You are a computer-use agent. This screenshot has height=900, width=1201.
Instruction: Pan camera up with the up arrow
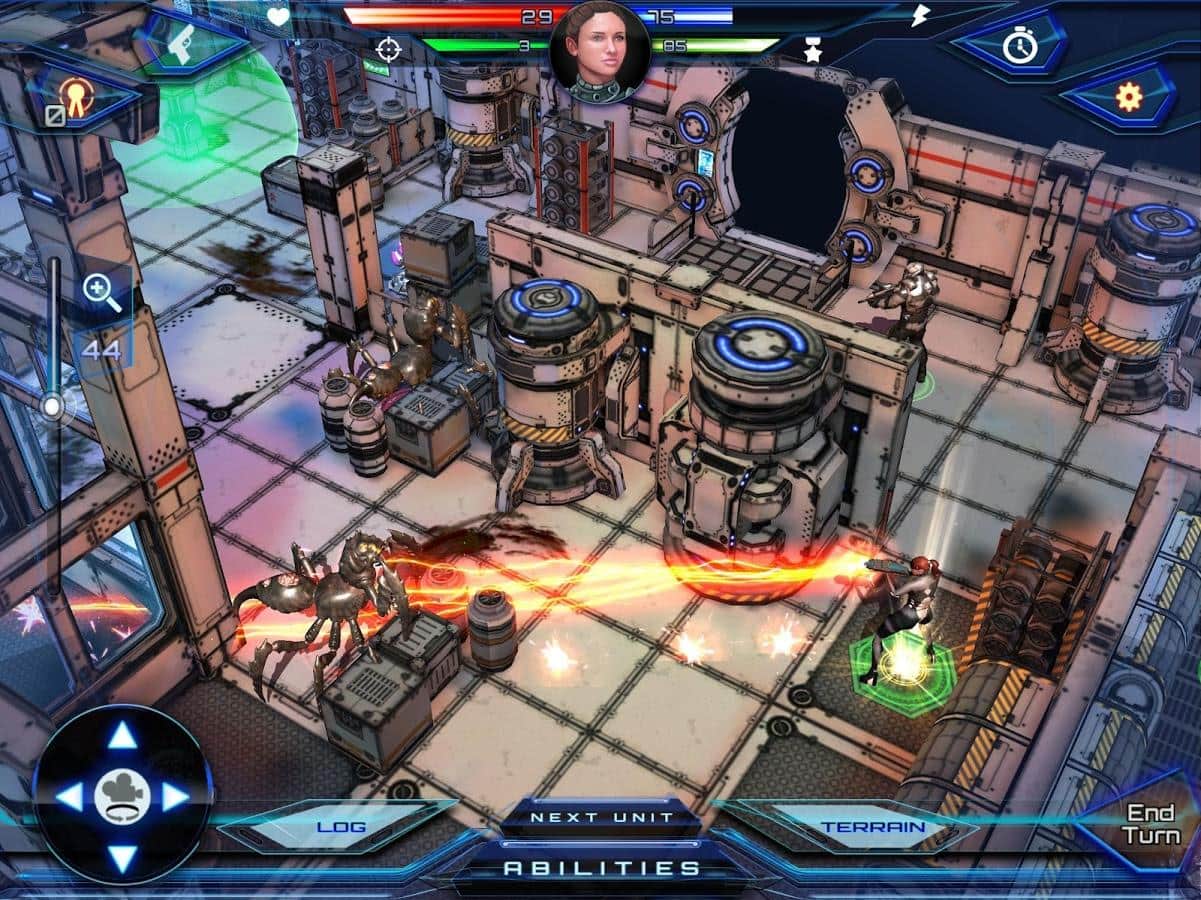tap(123, 736)
